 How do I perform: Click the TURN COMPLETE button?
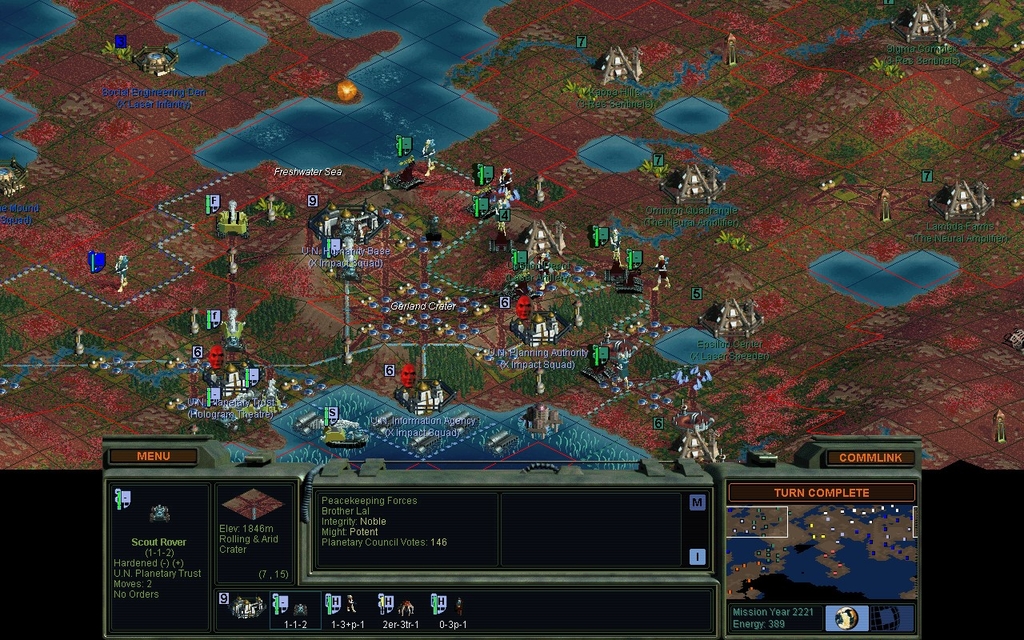(x=821, y=492)
